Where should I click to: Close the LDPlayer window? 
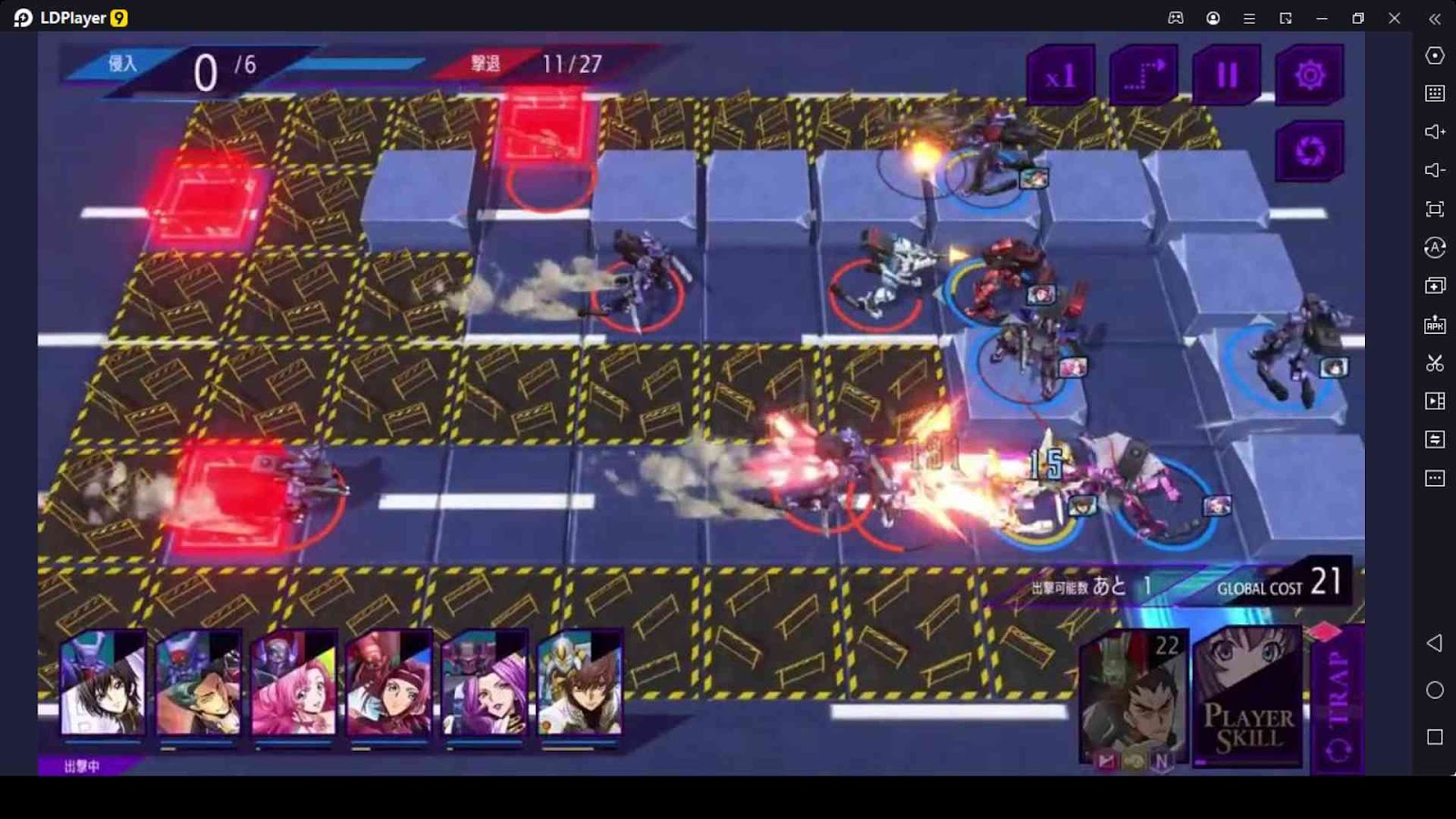pyautogui.click(x=1394, y=18)
